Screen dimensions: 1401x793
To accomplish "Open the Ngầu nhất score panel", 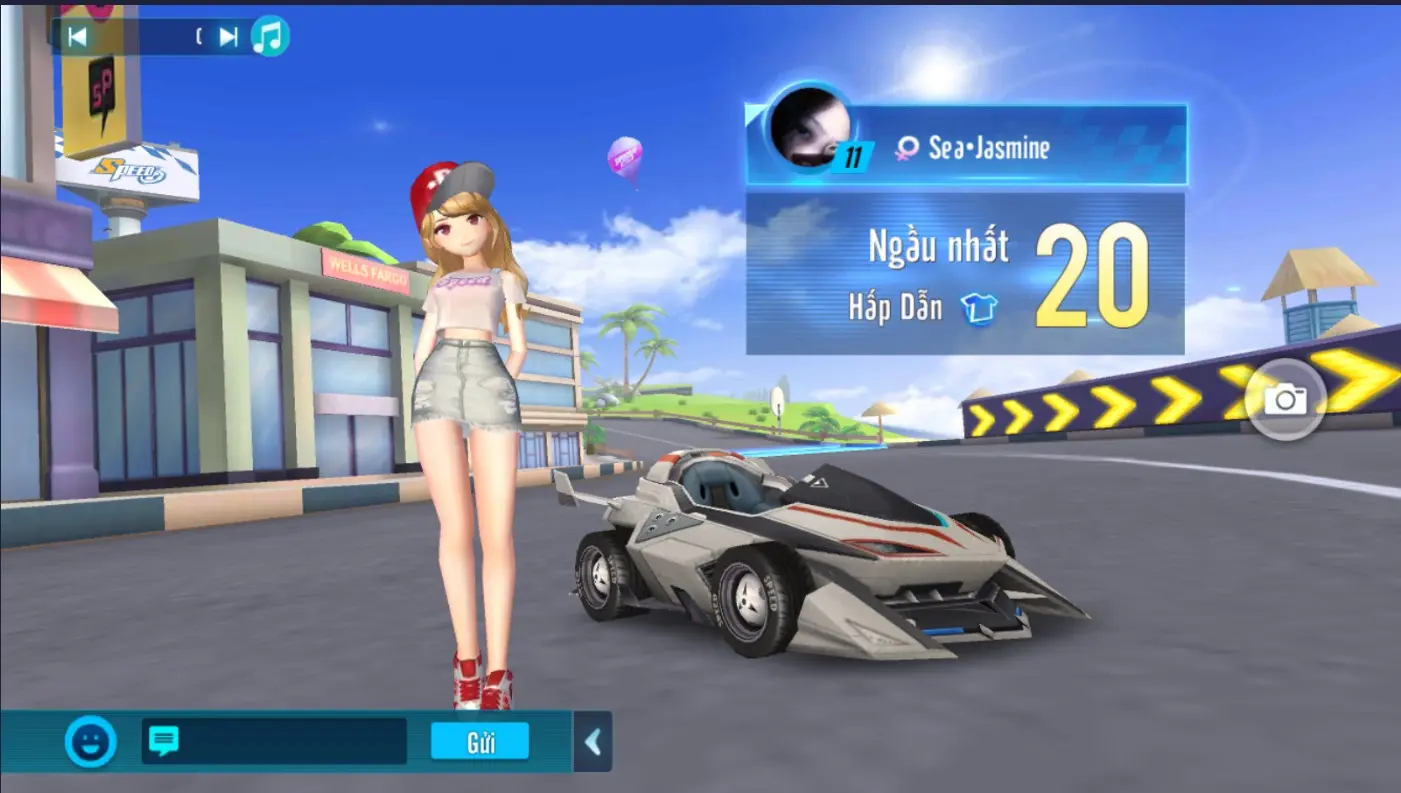I will [940, 247].
